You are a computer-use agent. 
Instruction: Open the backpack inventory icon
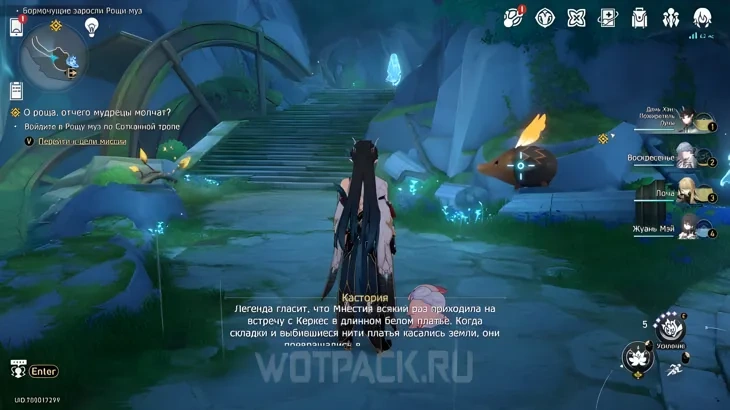(641, 18)
